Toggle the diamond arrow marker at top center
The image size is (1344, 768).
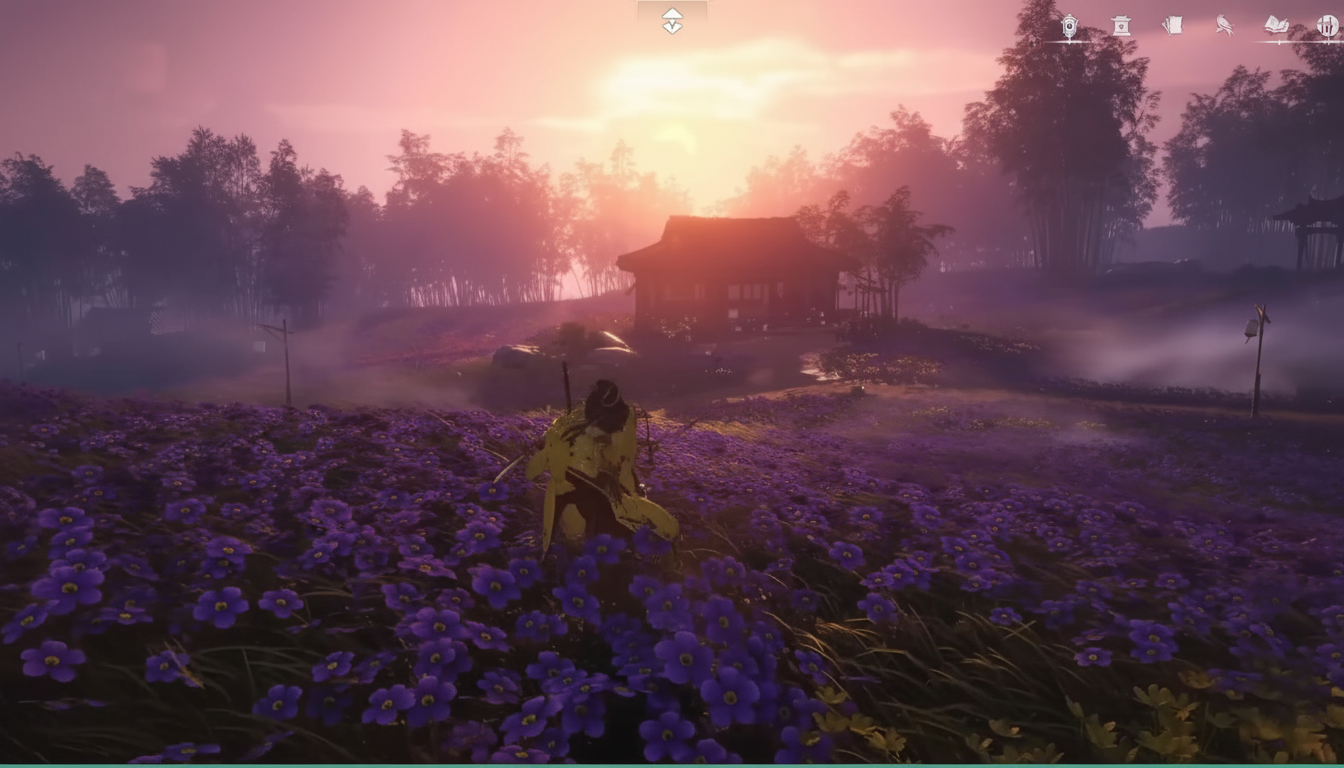(x=672, y=20)
